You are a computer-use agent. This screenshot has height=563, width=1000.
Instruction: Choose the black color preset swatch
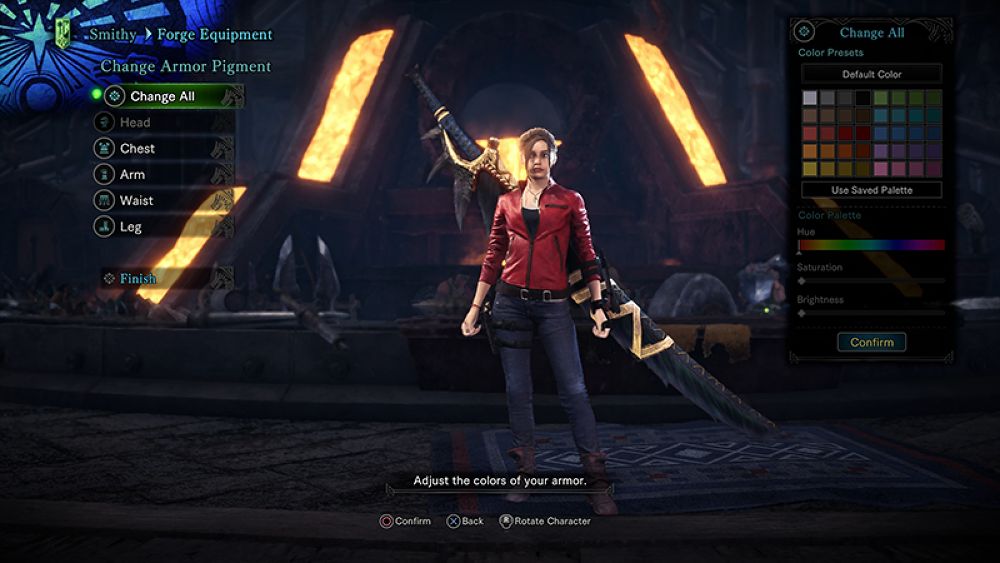863,98
